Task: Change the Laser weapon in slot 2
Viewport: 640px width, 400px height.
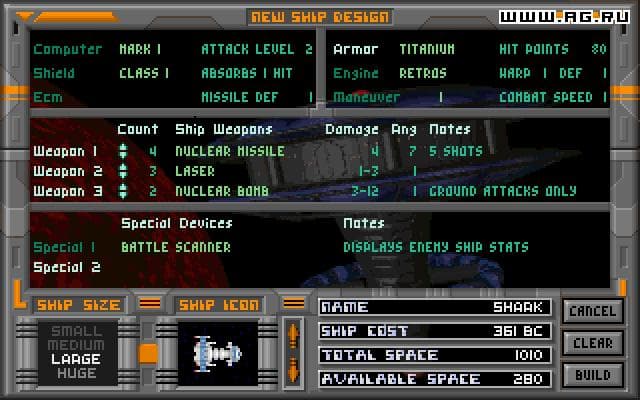Action: [x=195, y=171]
